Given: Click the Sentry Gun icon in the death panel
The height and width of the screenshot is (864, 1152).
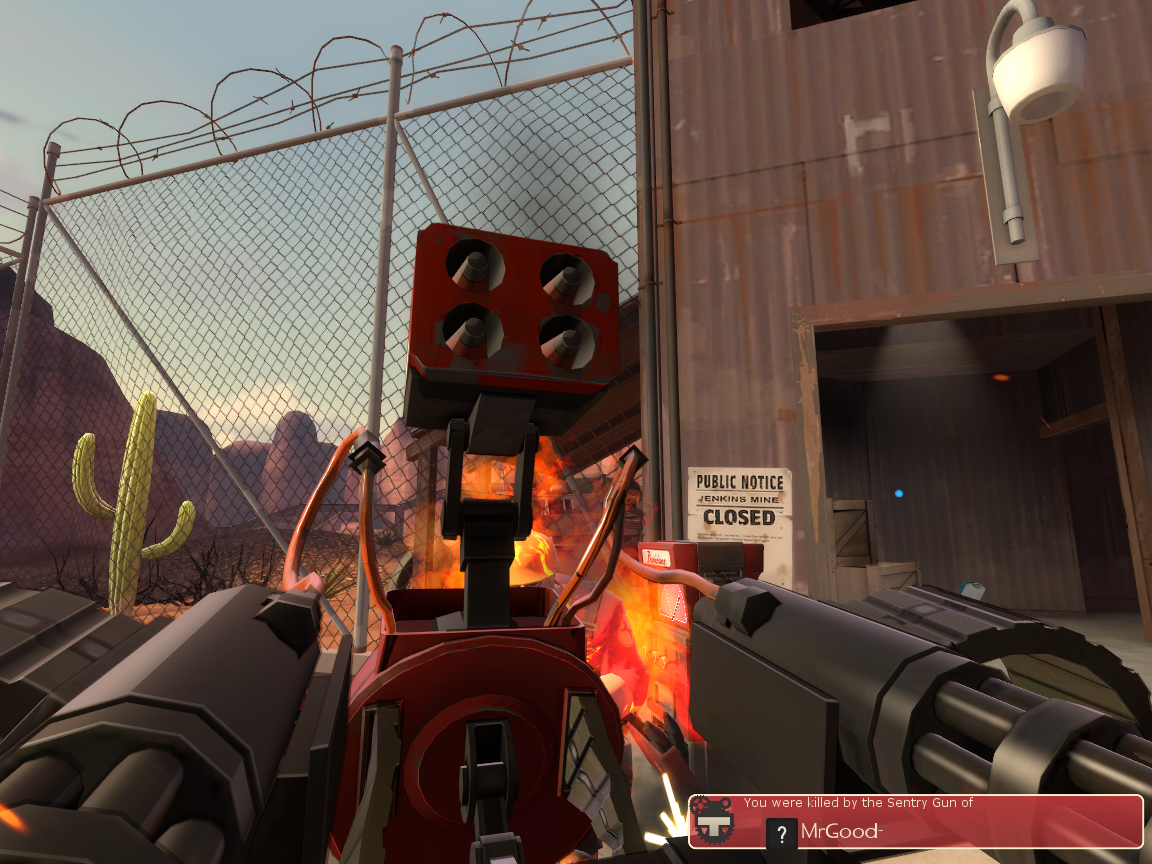Looking at the screenshot, I should point(713,819).
